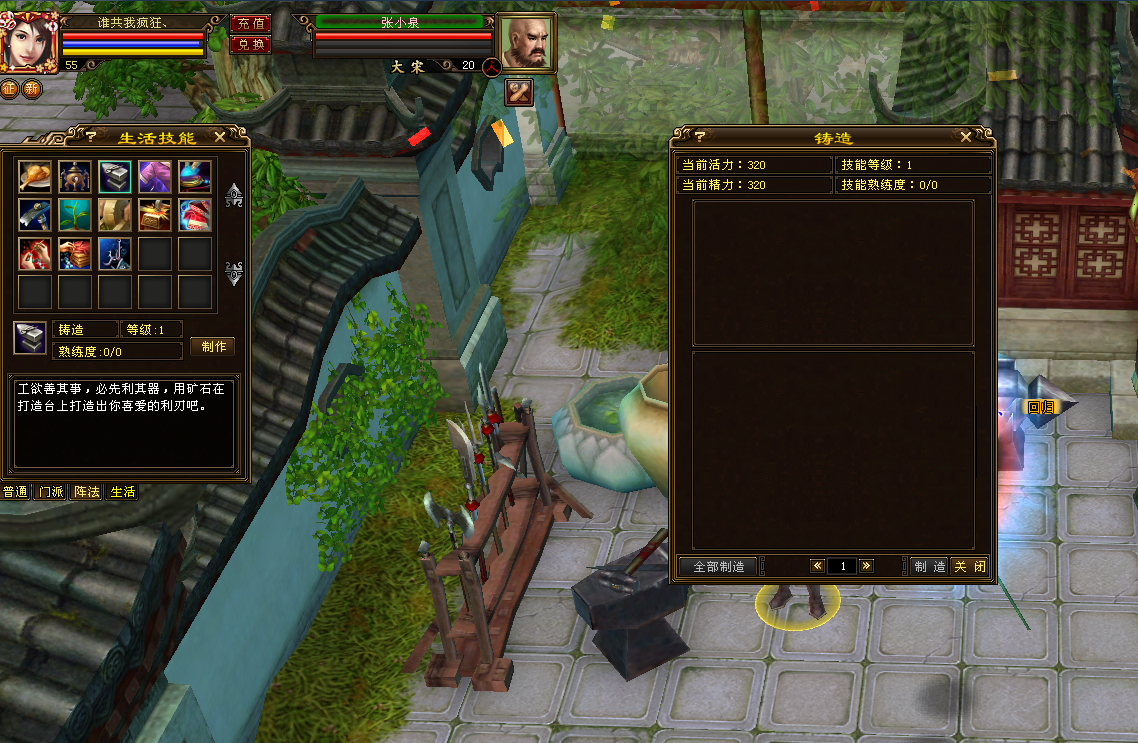Image resolution: width=1138 pixels, height=743 pixels.
Task: Switch to the 阵法 formation tab
Action: pyautogui.click(x=87, y=492)
